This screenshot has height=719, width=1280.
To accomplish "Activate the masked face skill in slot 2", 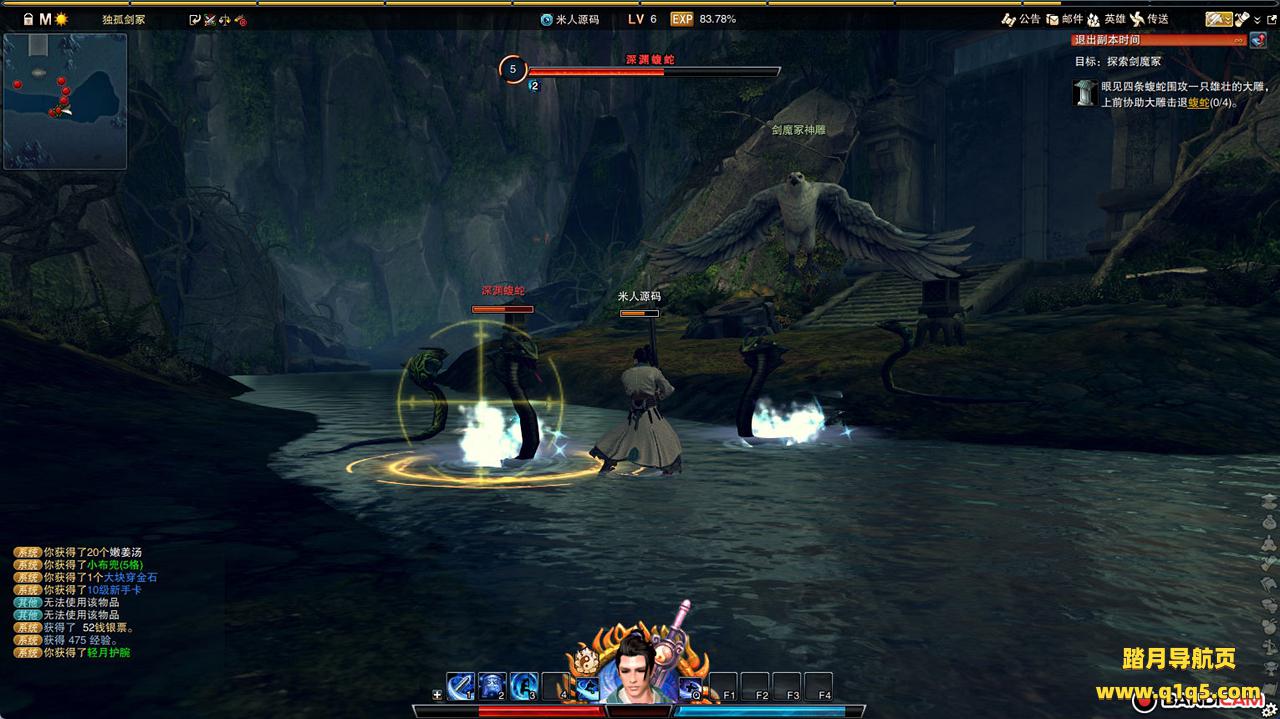I will [x=492, y=687].
